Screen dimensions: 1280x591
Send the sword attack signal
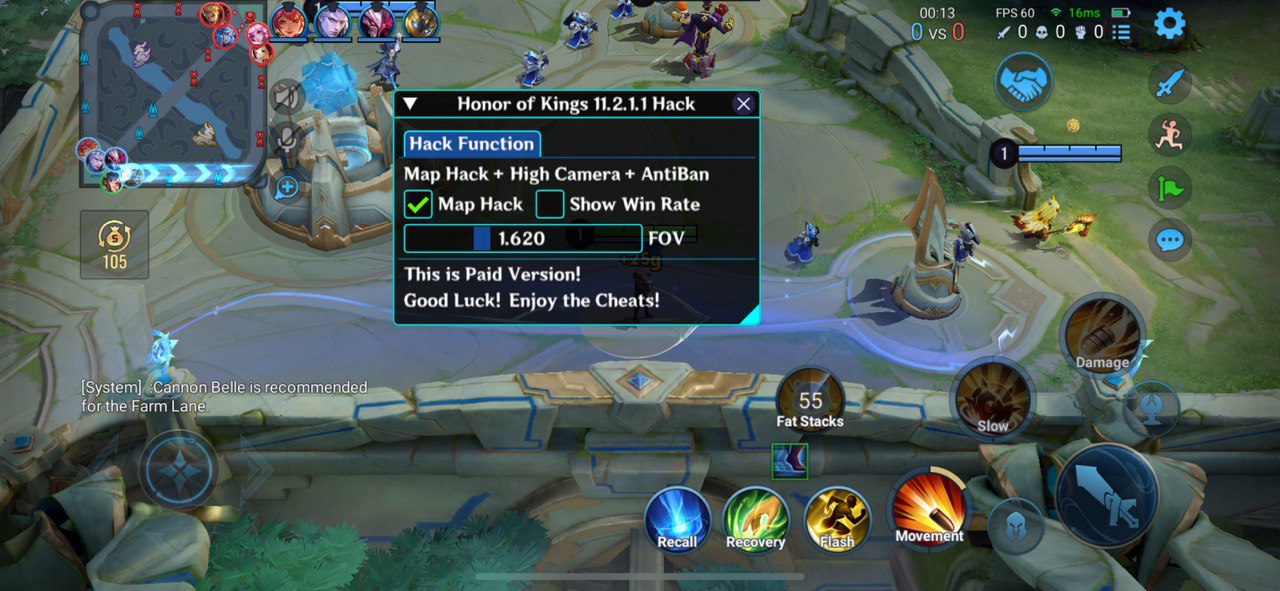pos(1169,83)
